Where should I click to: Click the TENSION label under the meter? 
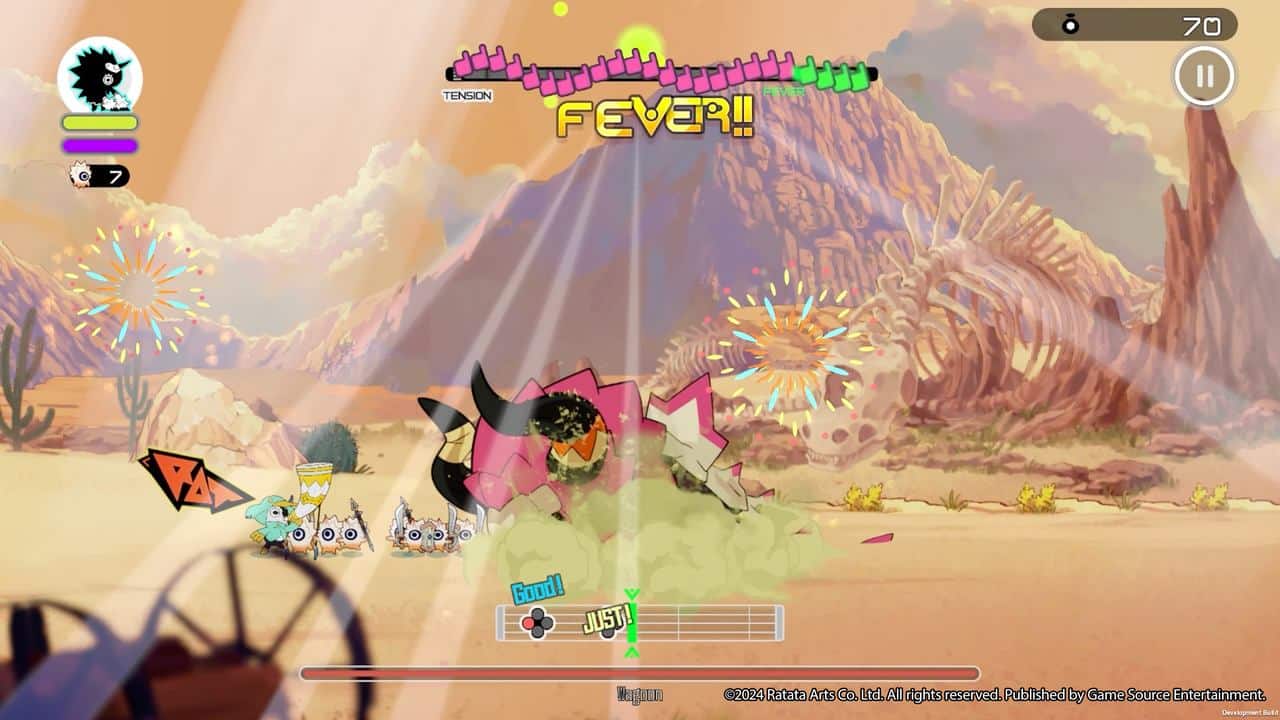tap(466, 95)
